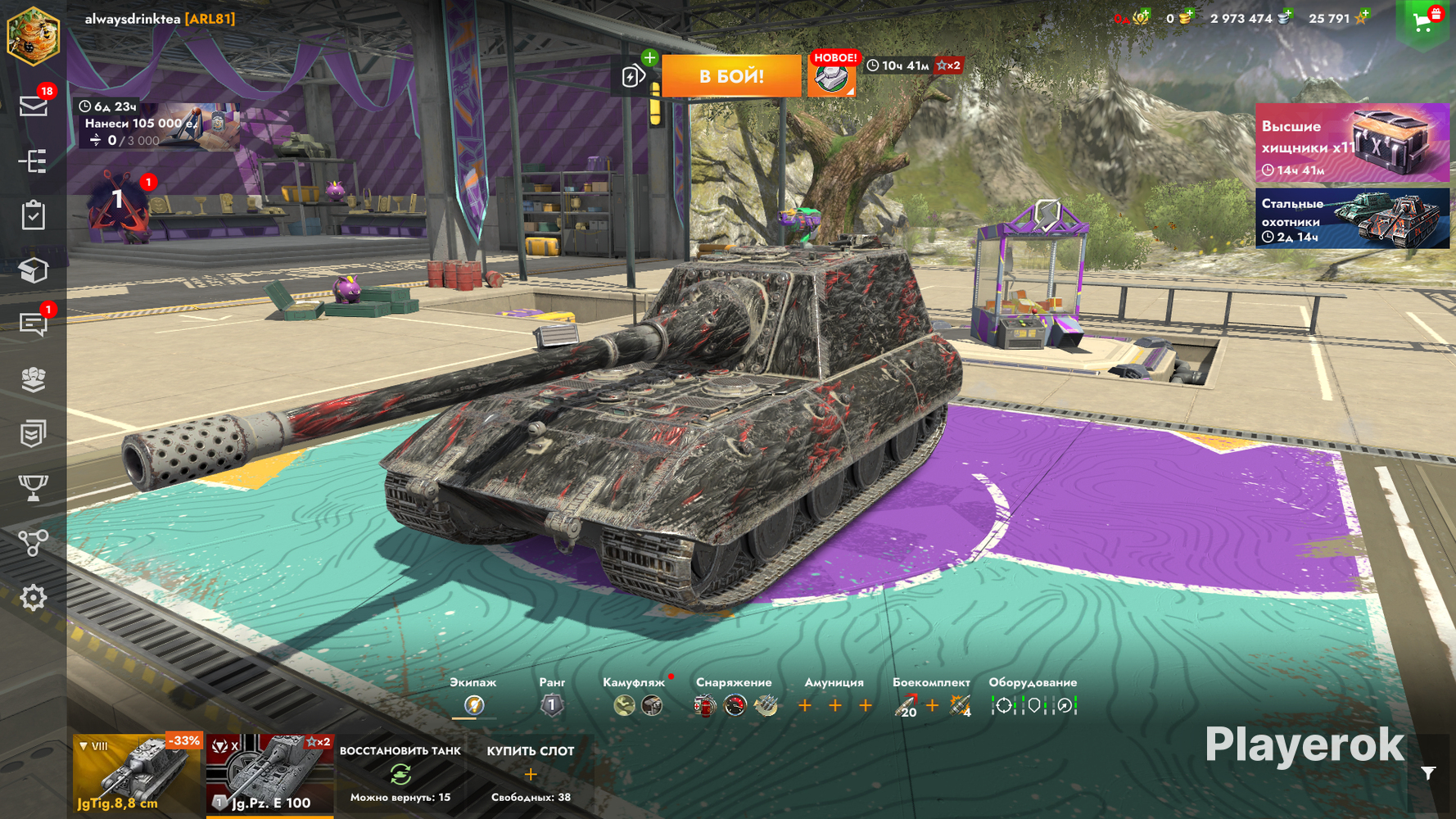The width and height of the screenshot is (1456, 819).
Task: Click Восстановить танк to restore a tank
Action: tap(400, 773)
